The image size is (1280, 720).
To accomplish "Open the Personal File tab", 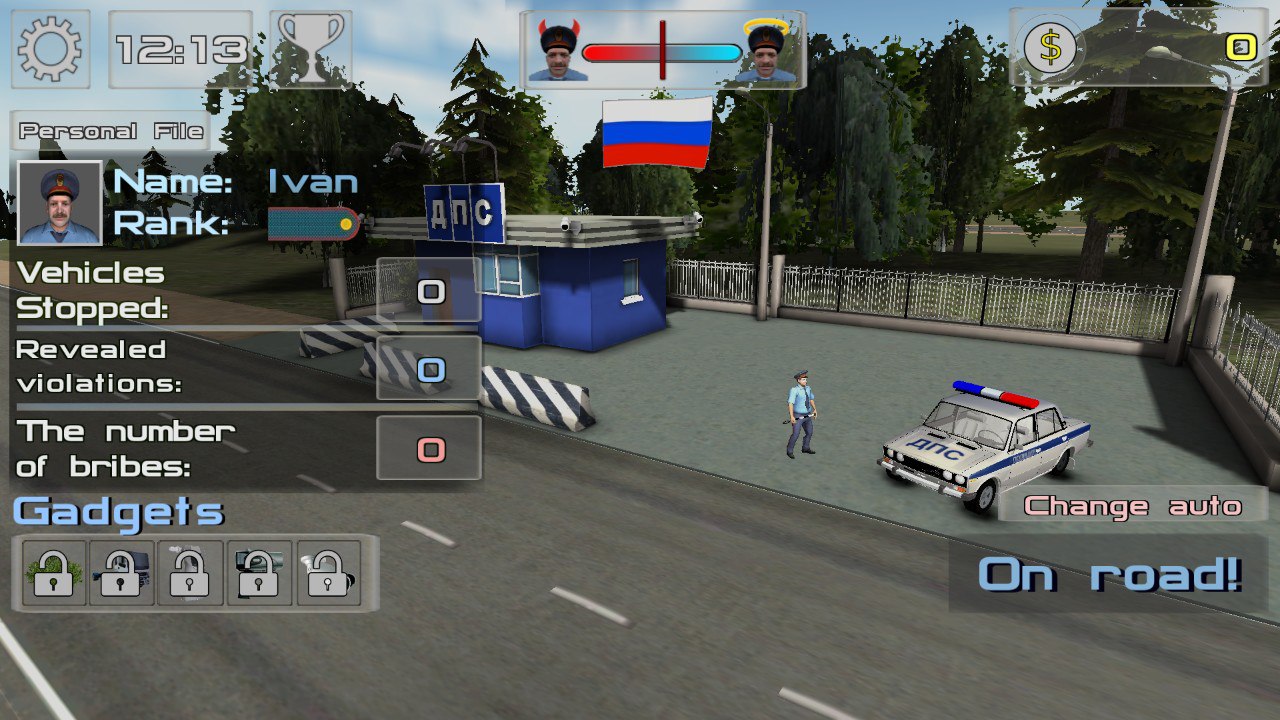I will 111,131.
